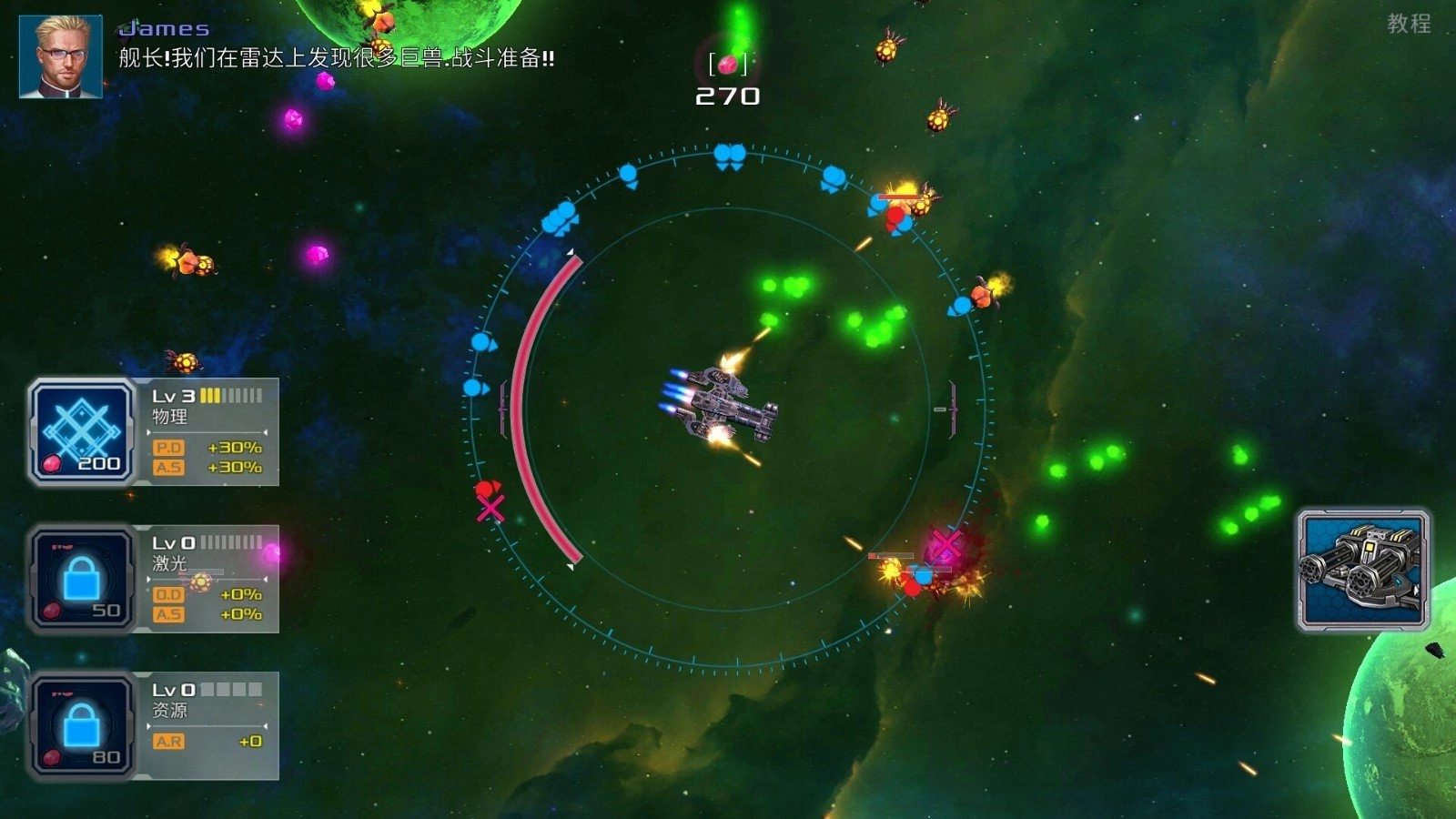Screen dimensions: 1456x819
Task: Click the 教程 tutorial label
Action: tap(1408, 24)
